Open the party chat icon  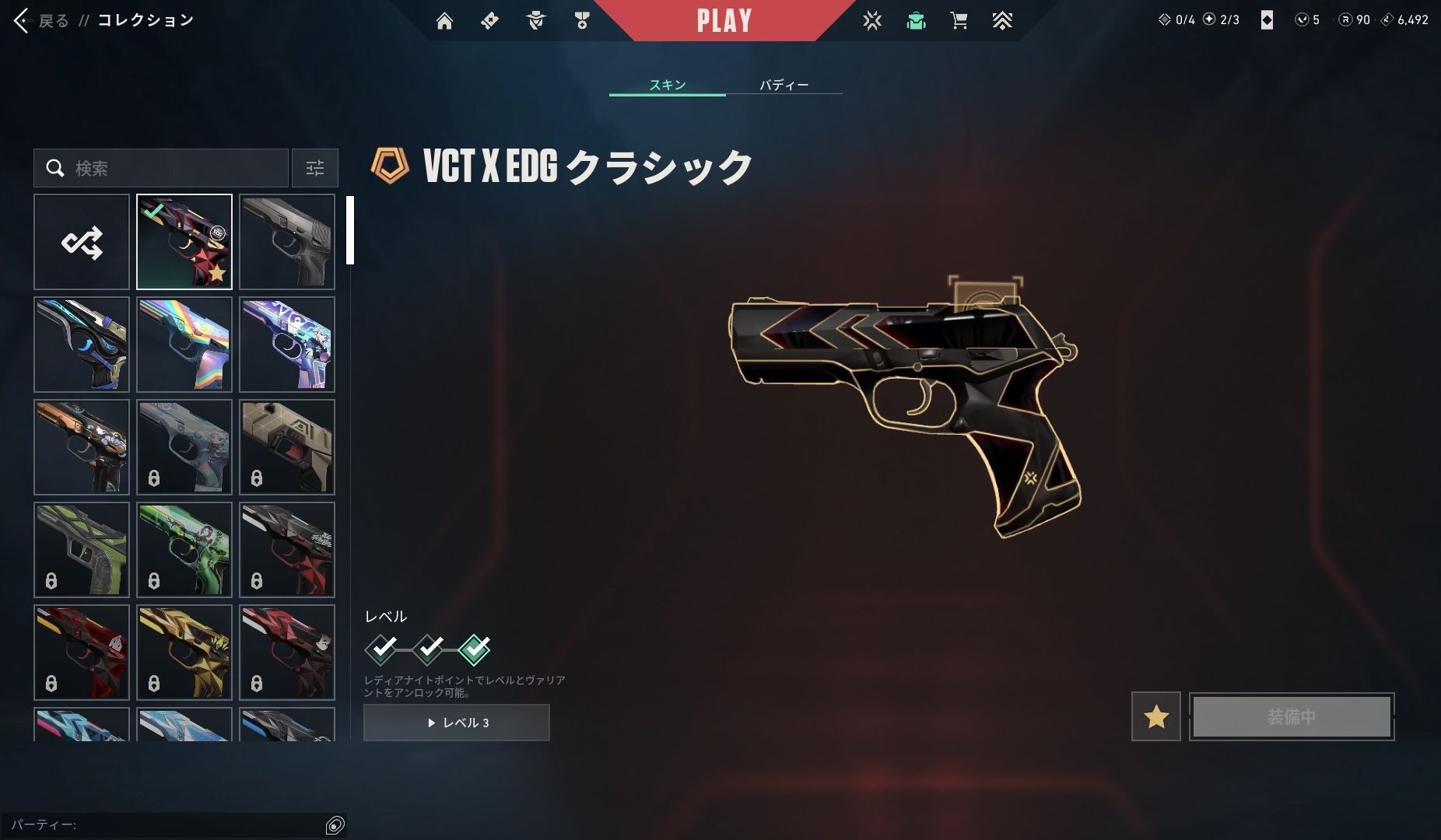point(335,825)
